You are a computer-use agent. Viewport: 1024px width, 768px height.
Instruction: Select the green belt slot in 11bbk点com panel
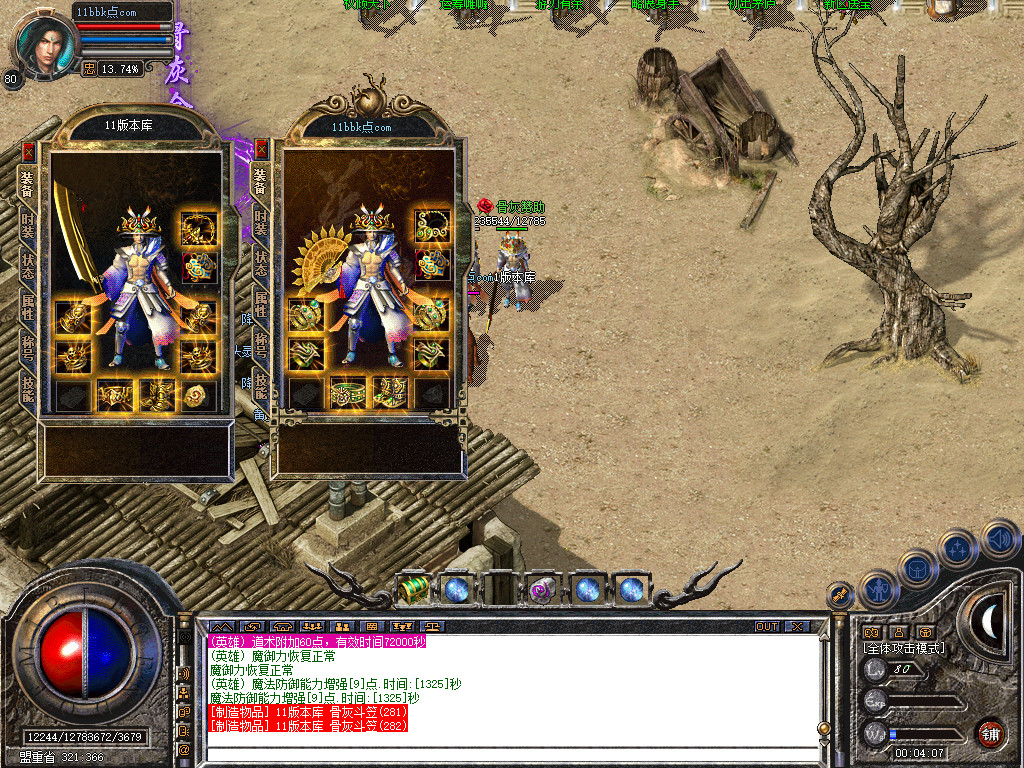tap(348, 393)
